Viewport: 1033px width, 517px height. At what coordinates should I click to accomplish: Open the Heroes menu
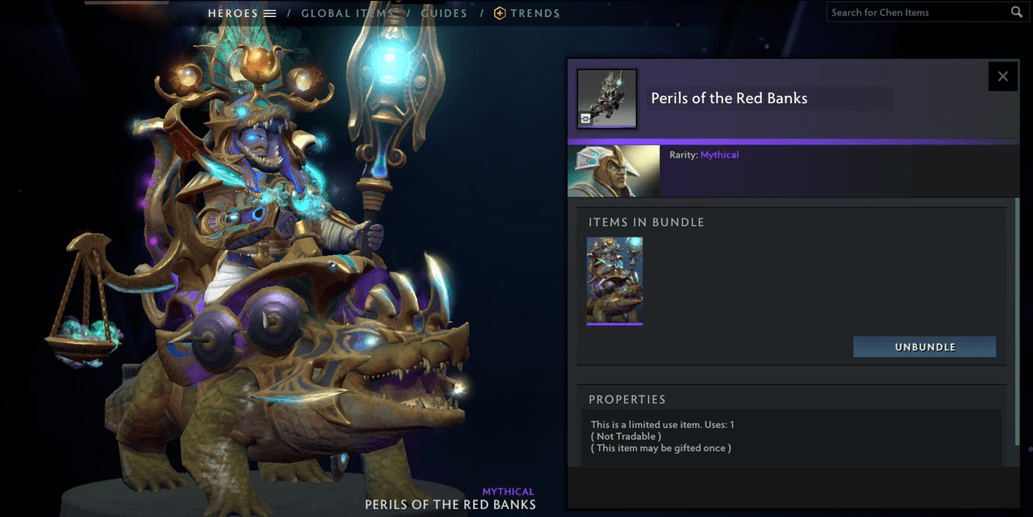point(241,13)
